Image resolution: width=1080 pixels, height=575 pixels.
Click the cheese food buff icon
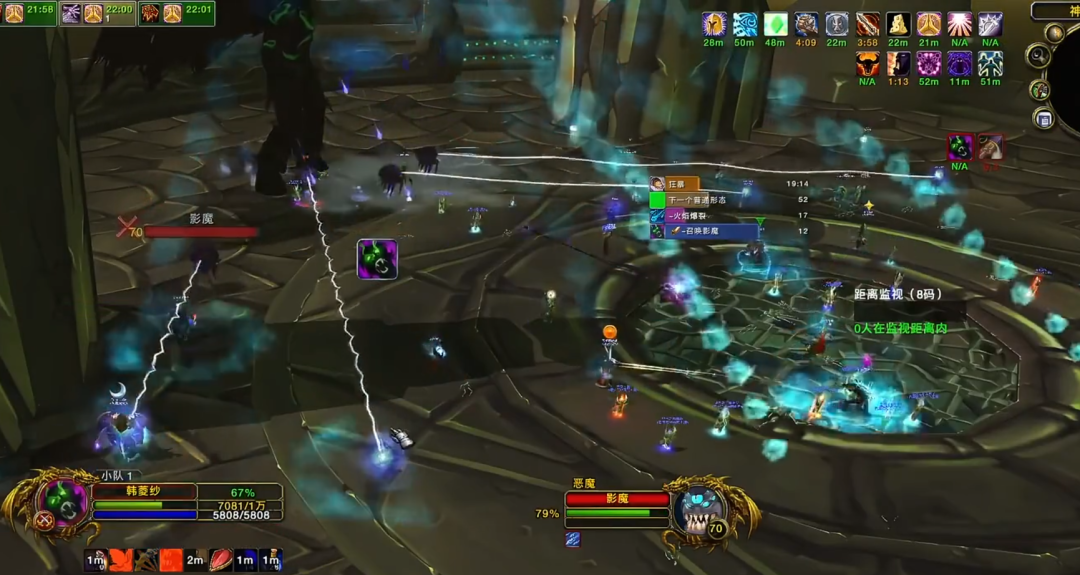tap(898, 24)
